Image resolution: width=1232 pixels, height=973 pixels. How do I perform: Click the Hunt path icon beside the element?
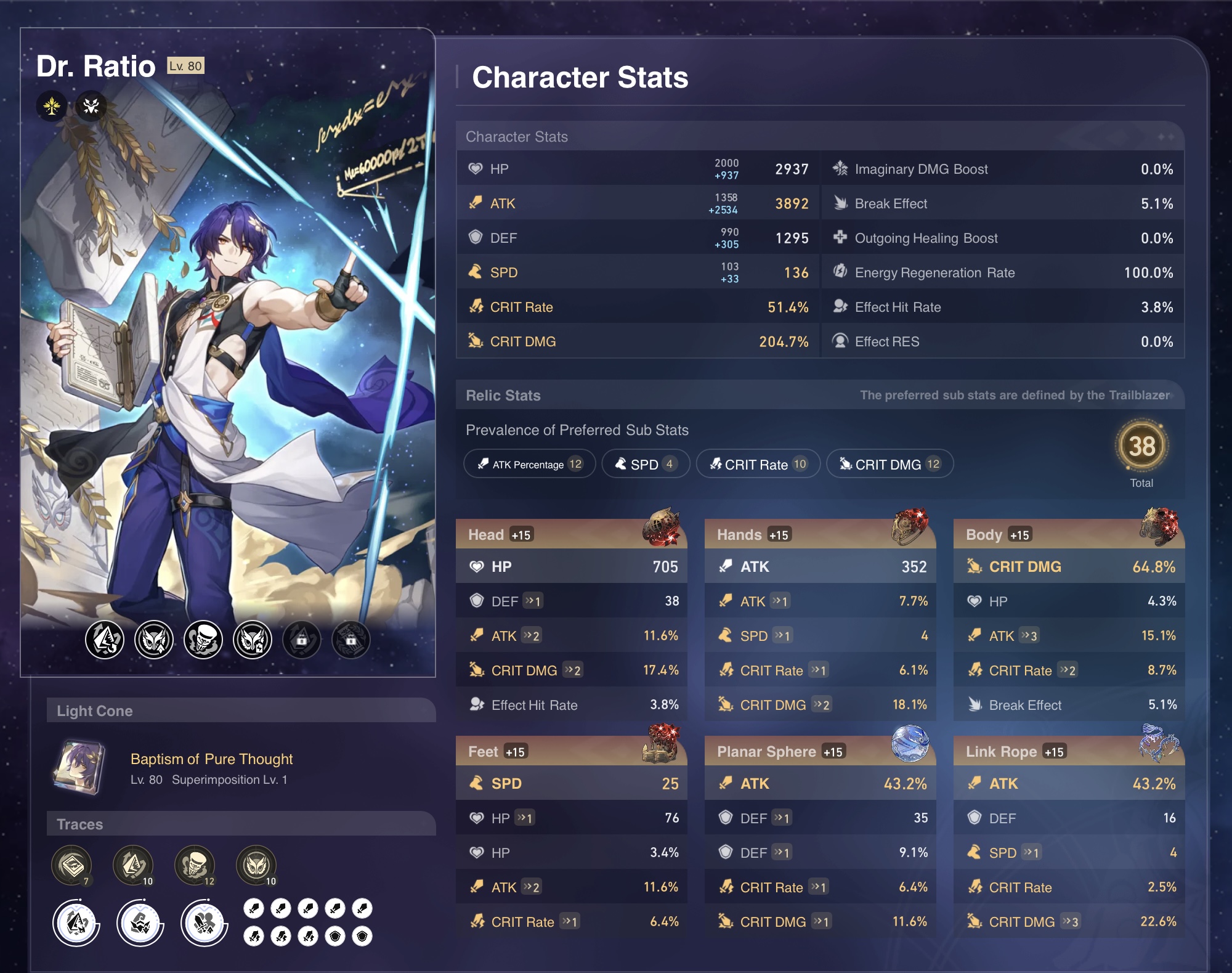point(91,106)
